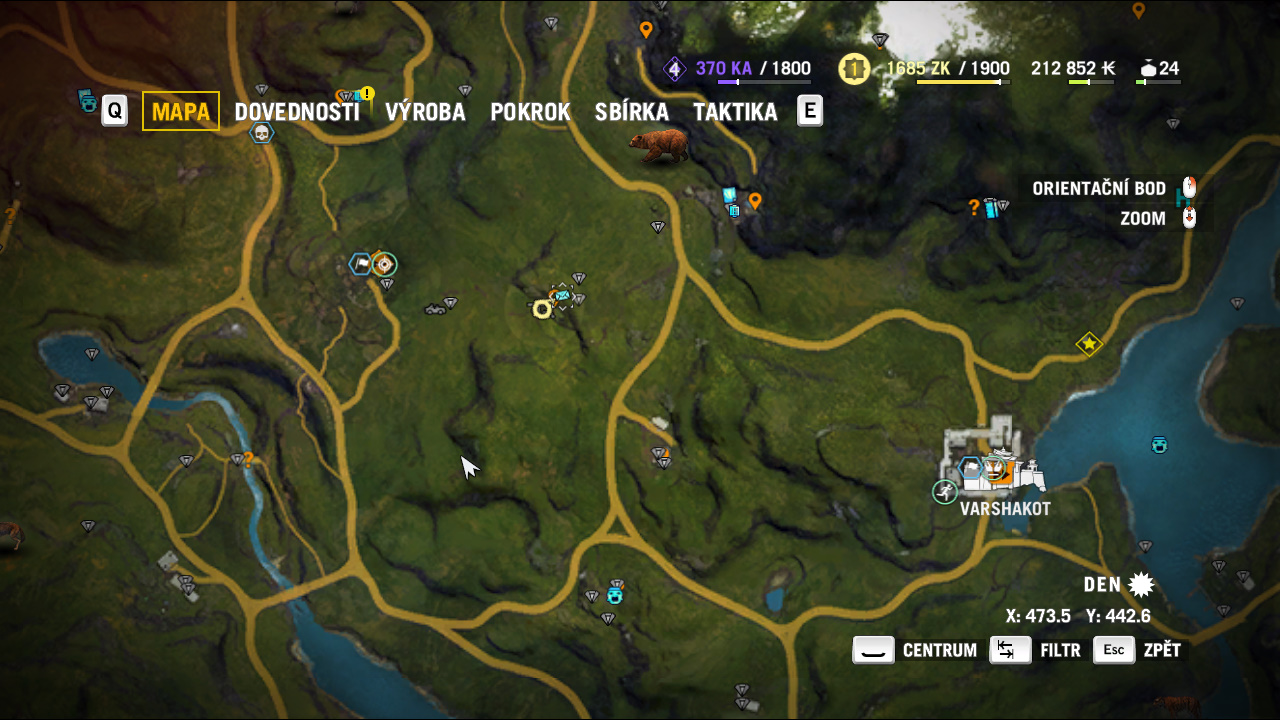Go to the POKROK tab
This screenshot has height=720, width=1280.
[x=530, y=112]
